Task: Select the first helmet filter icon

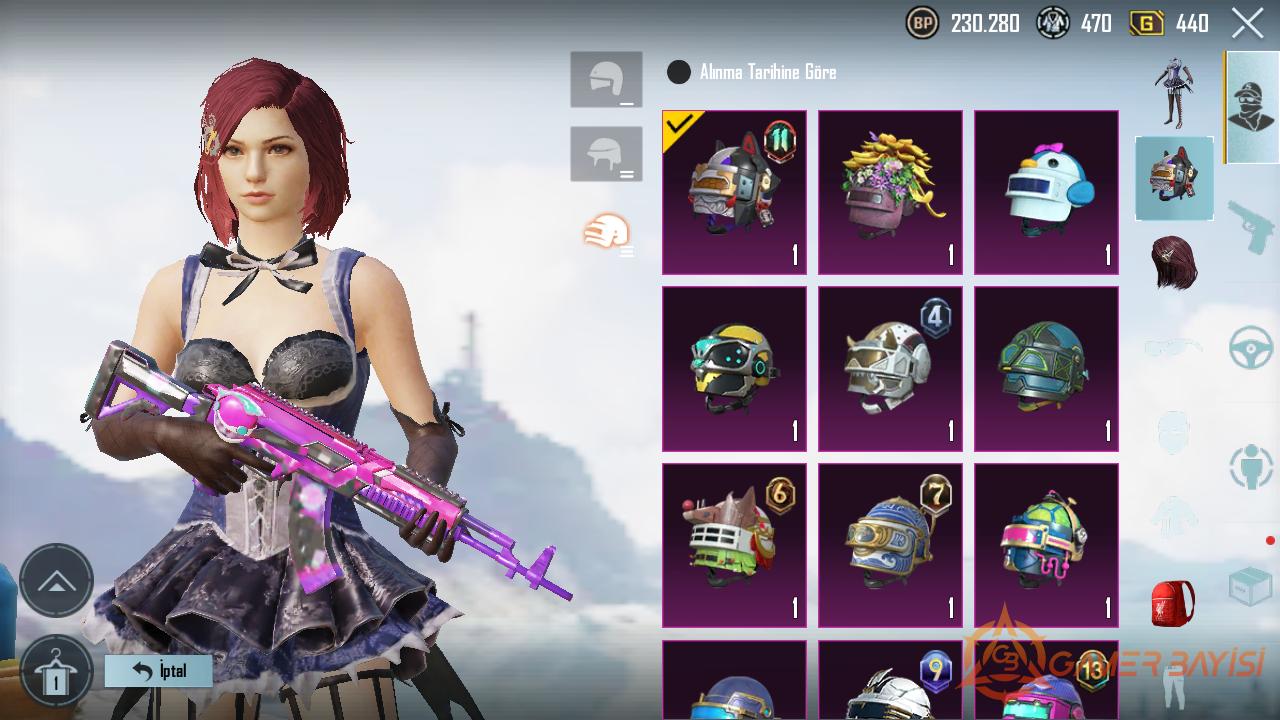Action: click(606, 79)
